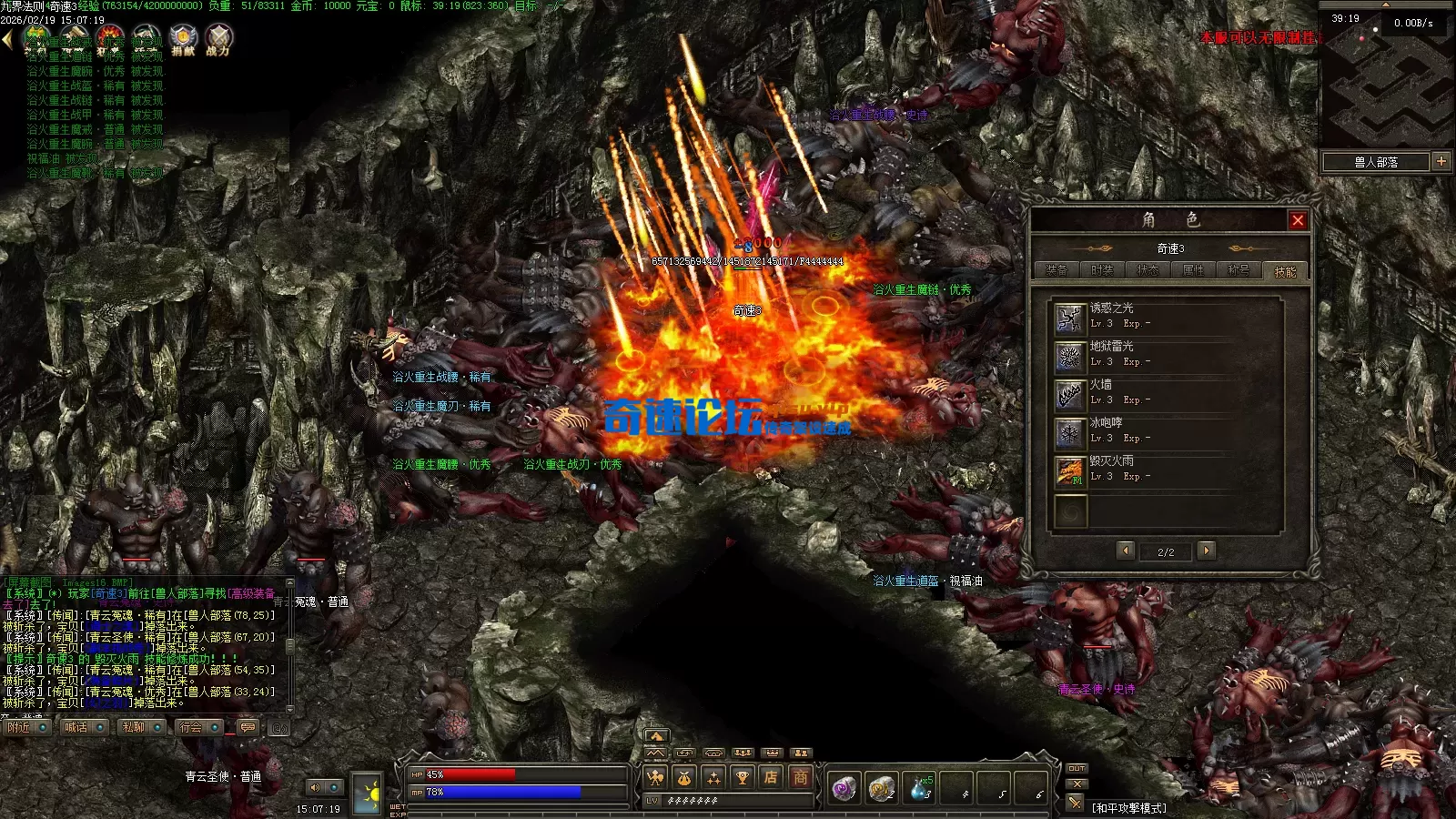Screen dimensions: 1456x819
Task: Select the 冰咆哮 ice skill icon
Action: [x=1070, y=432]
